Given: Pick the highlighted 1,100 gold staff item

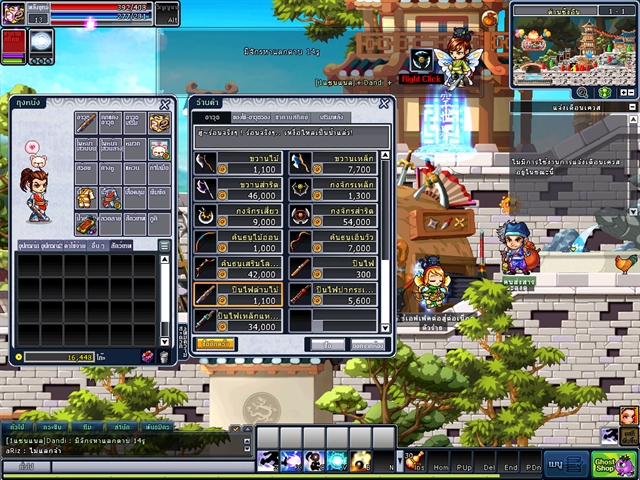Looking at the screenshot, I should tap(238, 294).
